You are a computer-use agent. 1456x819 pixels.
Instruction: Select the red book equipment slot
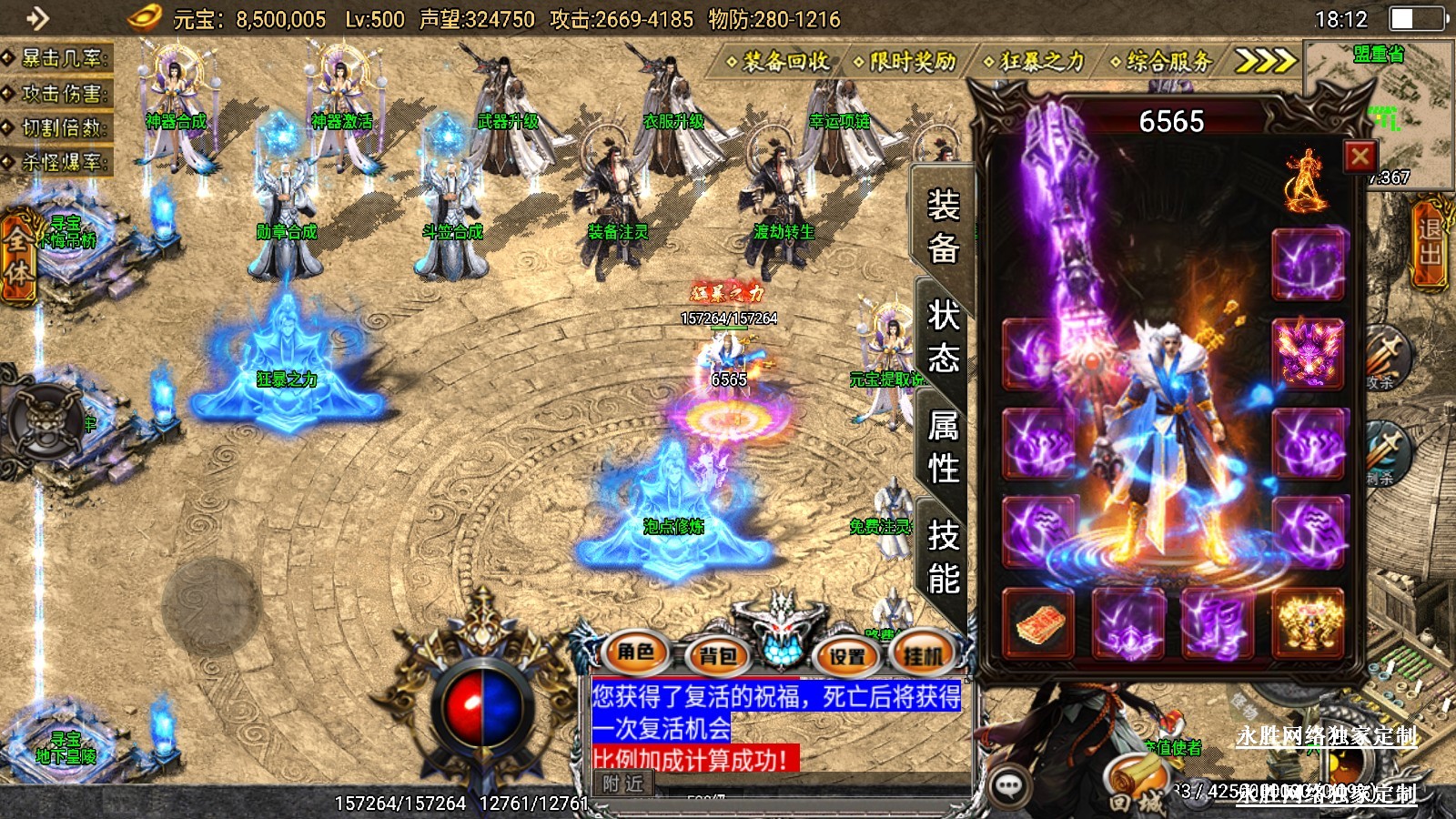click(x=1038, y=624)
